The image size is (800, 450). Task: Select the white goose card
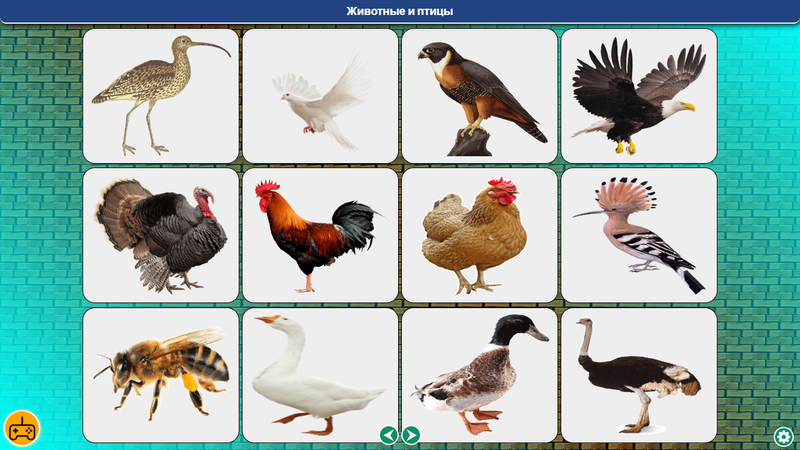point(320,375)
